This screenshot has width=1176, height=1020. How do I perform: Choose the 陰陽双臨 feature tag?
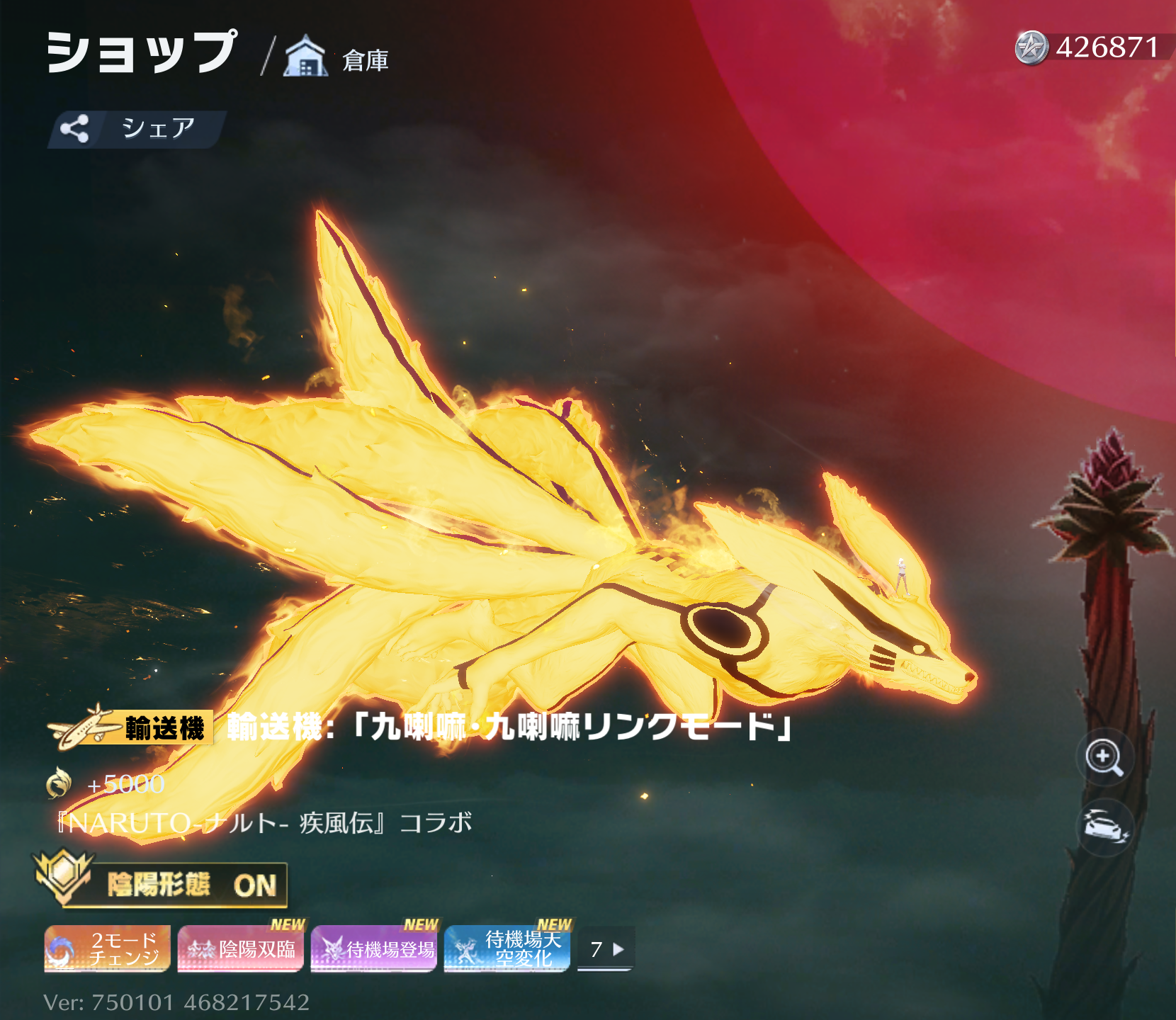[x=241, y=948]
